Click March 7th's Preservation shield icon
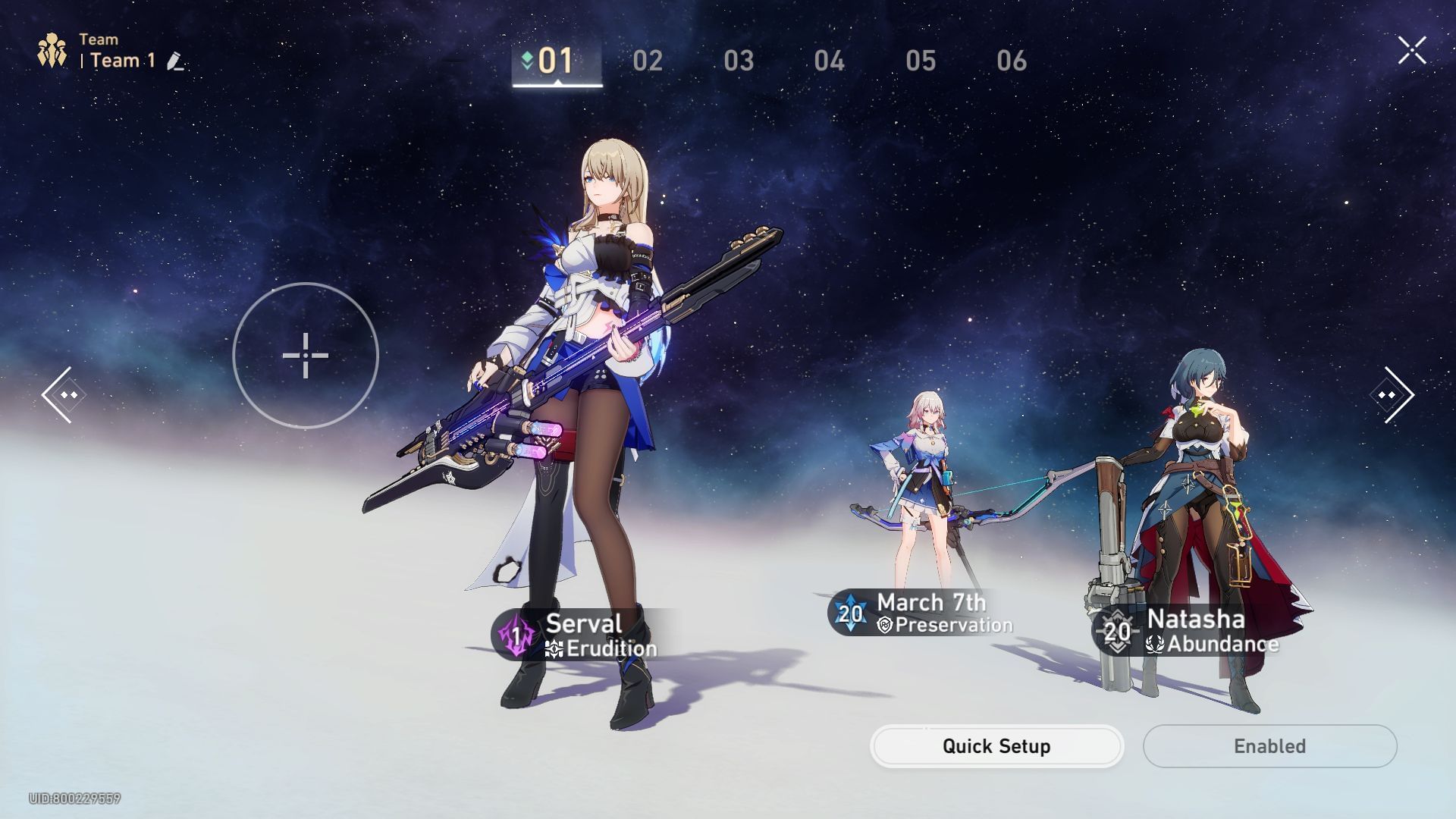The image size is (1456, 819). 886,625
